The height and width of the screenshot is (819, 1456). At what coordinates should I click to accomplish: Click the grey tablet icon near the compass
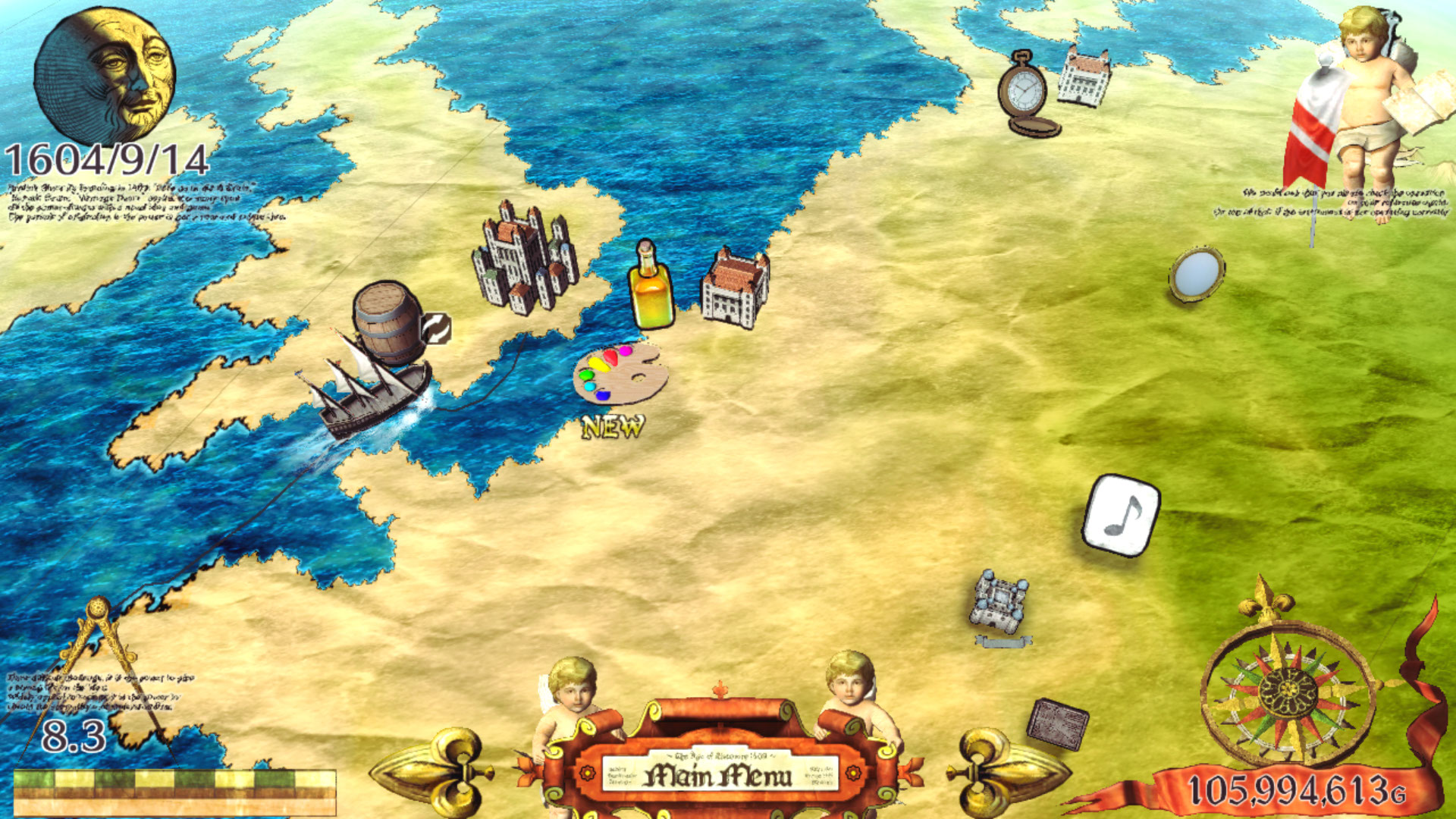[1057, 724]
